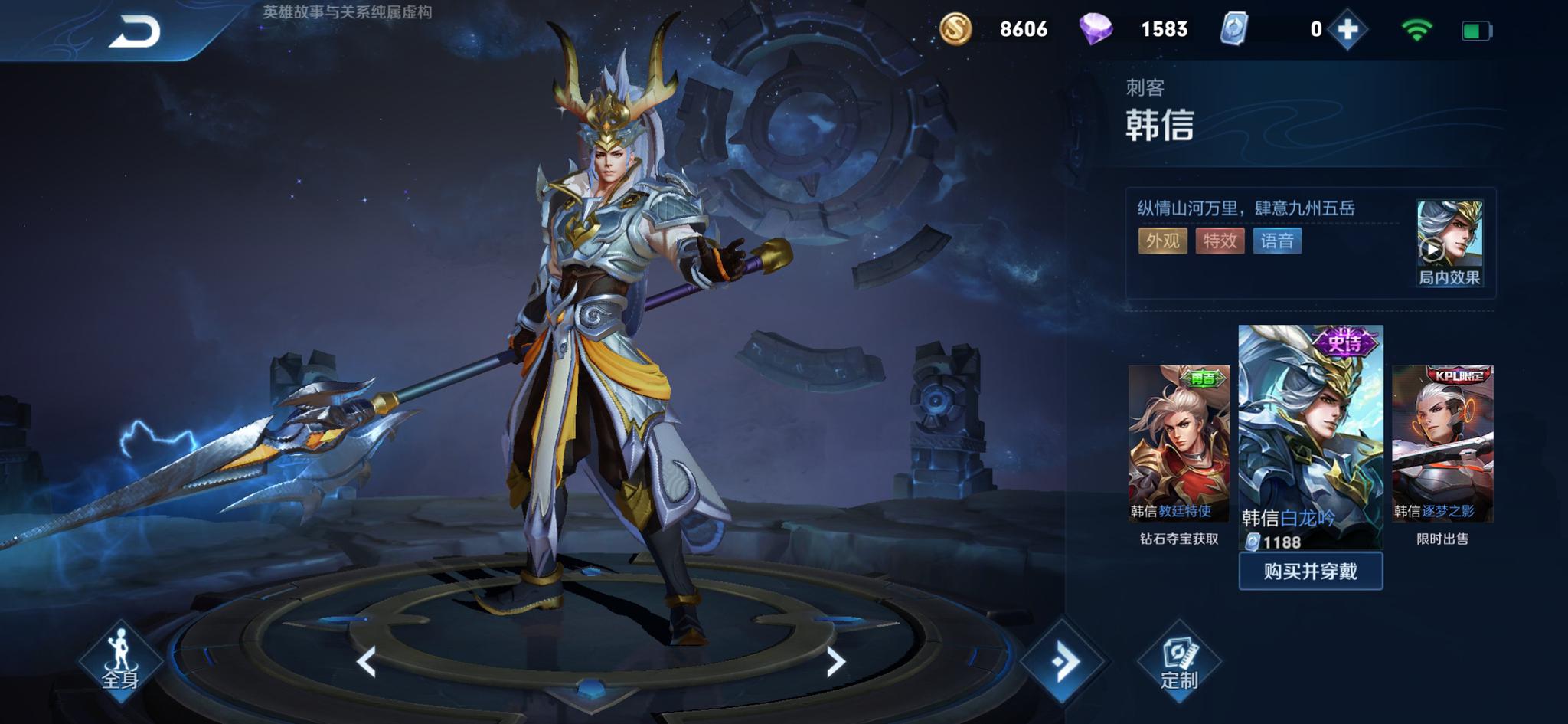Open the 定制 customization menu
The width and height of the screenshot is (1568, 724).
pyautogui.click(x=1178, y=662)
